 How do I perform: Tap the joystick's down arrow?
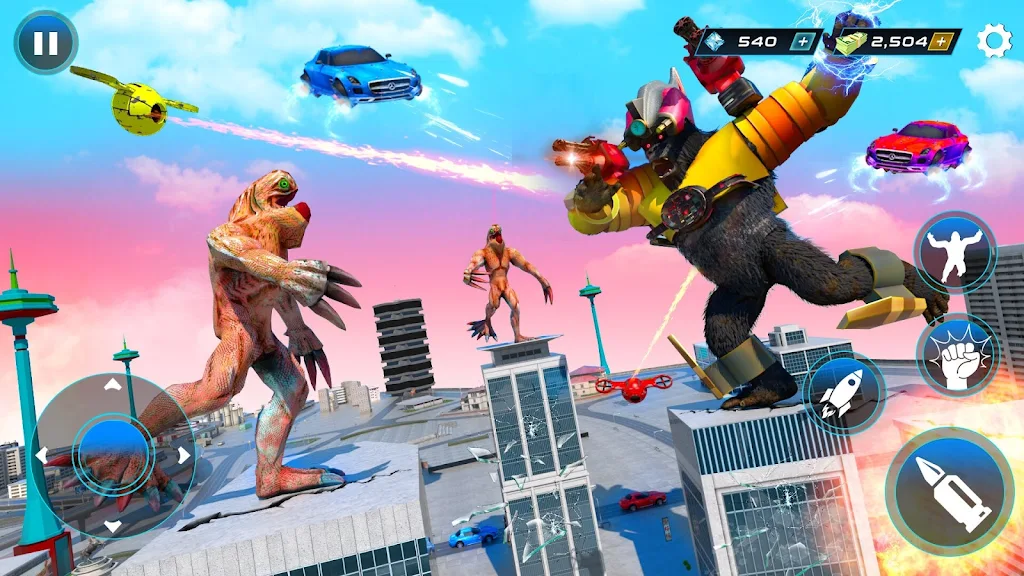coord(112,525)
